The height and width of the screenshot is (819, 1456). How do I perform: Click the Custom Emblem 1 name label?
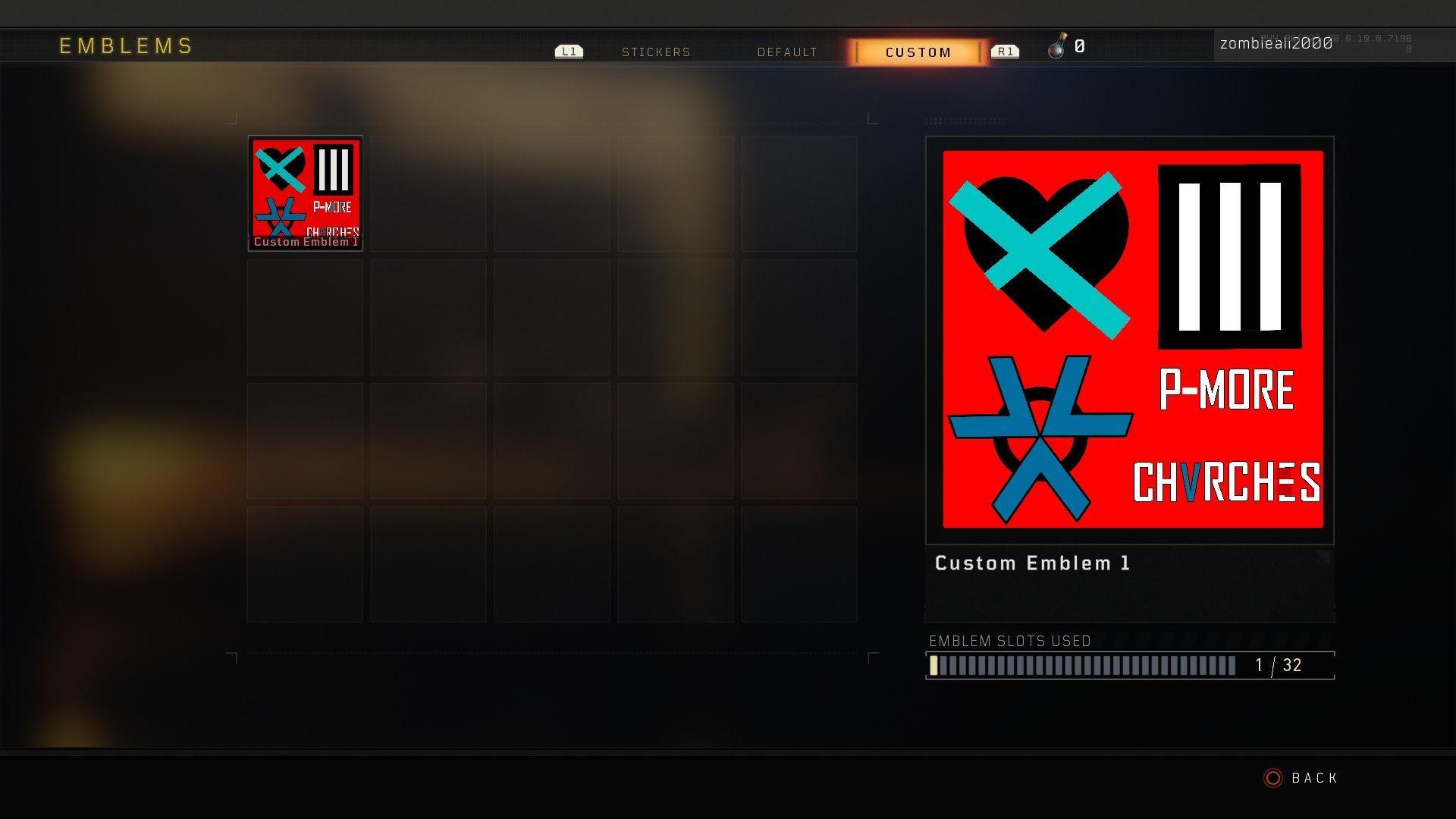pos(1033,563)
